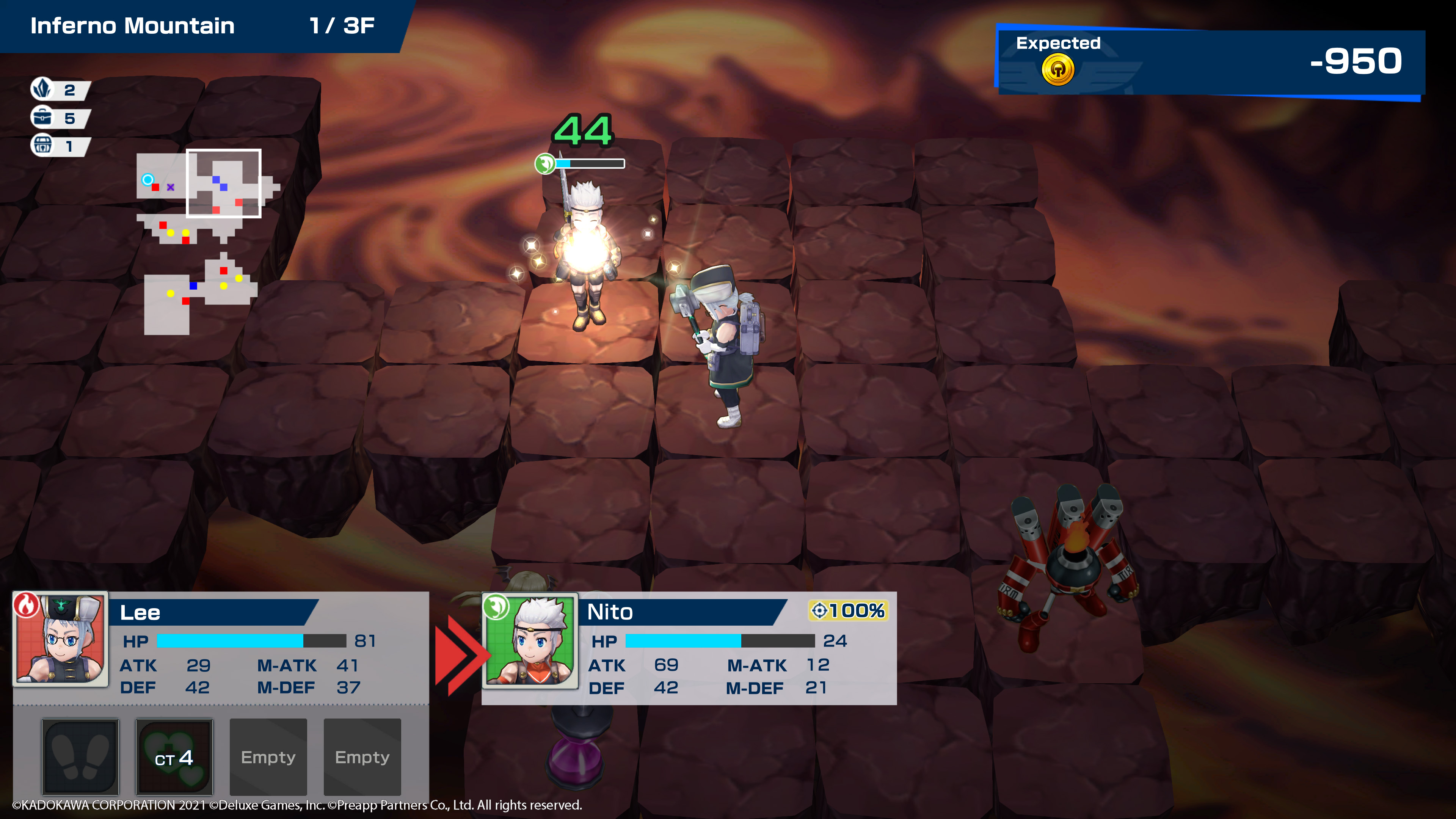1456x819 pixels.
Task: Activate the heart healing skill slot
Action: click(174, 756)
